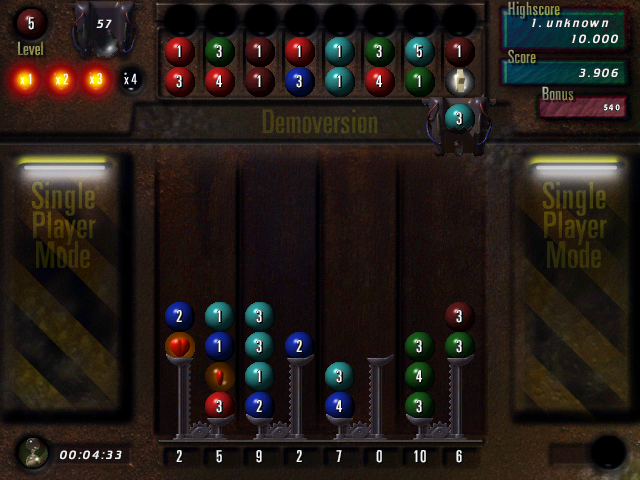Click the round icon beside the game timer
Viewport: 640px width, 480px height.
tap(33, 453)
